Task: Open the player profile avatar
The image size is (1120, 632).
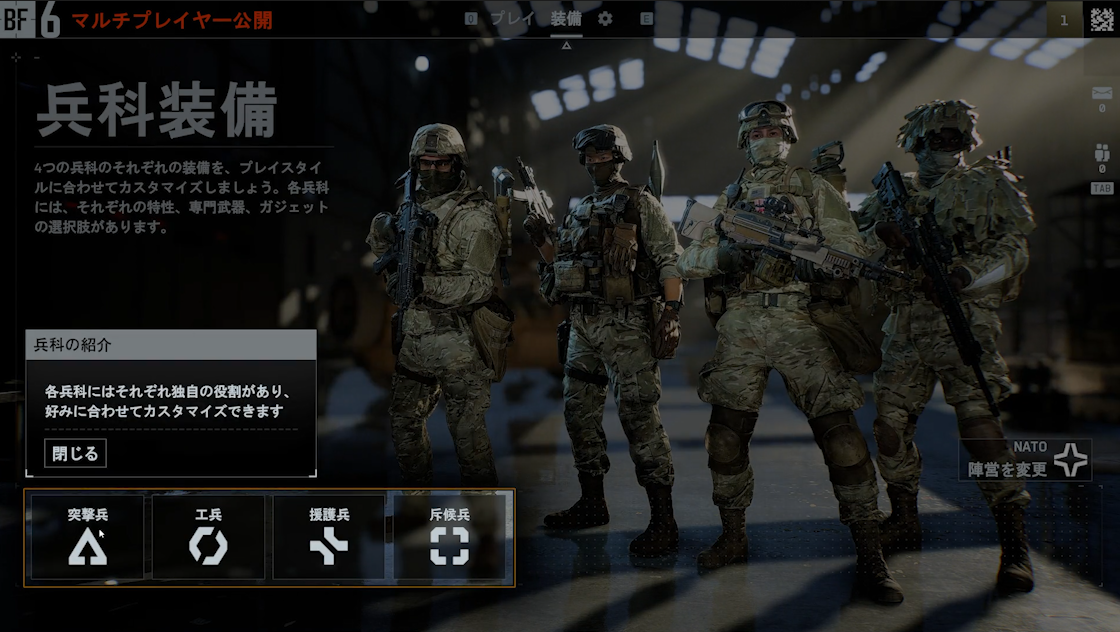Action: coord(1101,19)
